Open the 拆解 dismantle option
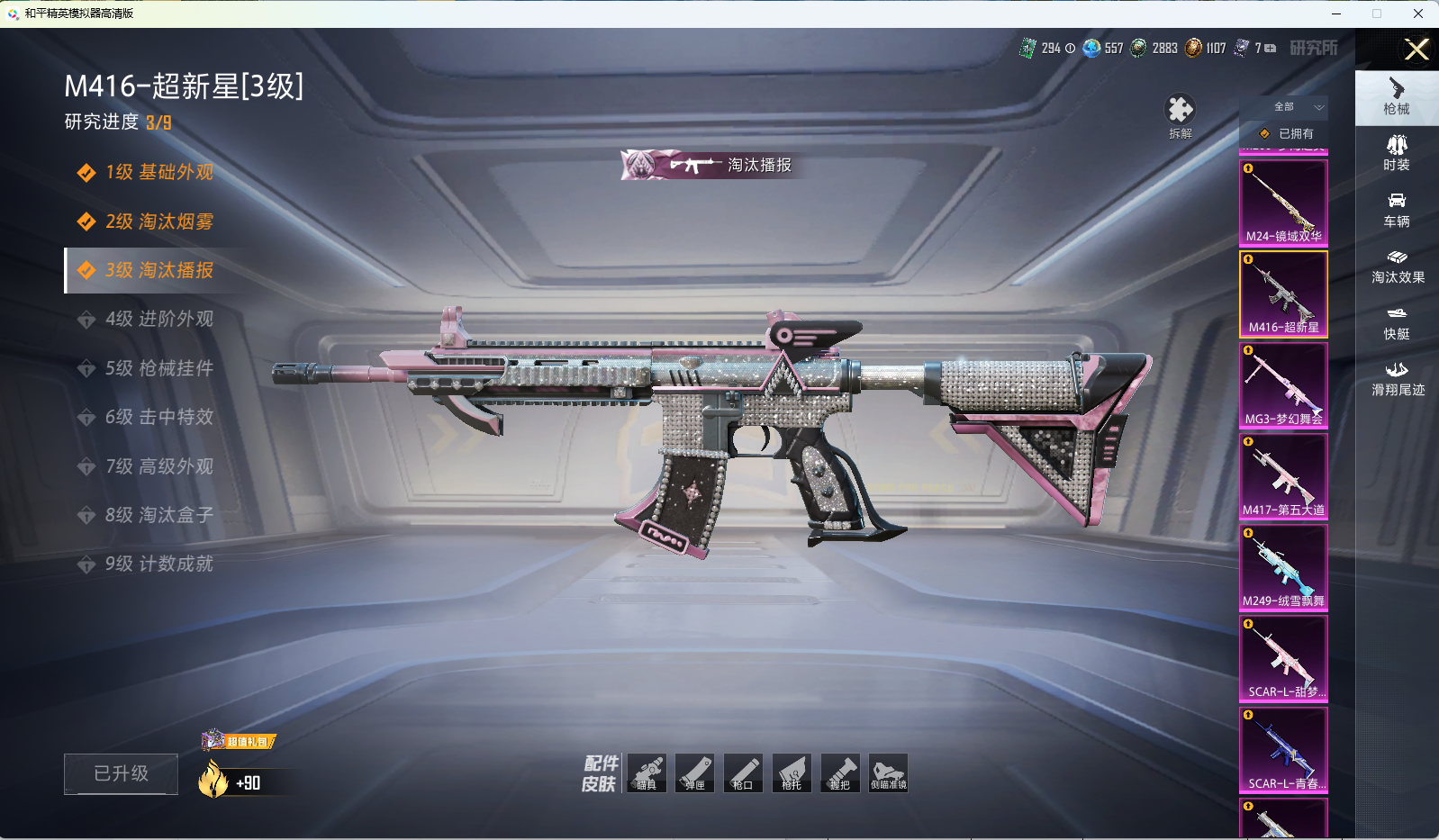 tap(1180, 116)
